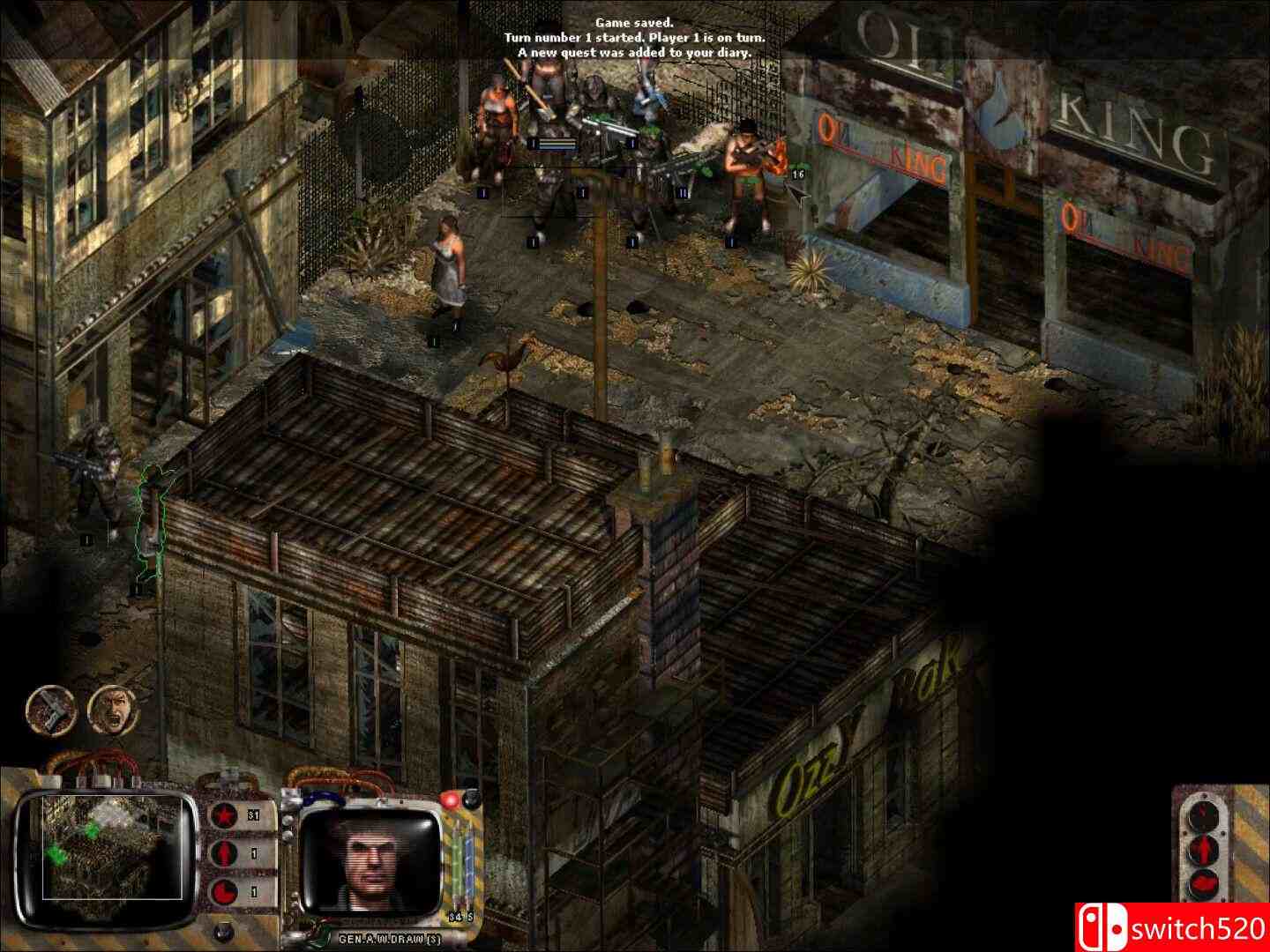The image size is (1270, 952).
Task: Click the red clock-face turn timer icon
Action: 223,889
